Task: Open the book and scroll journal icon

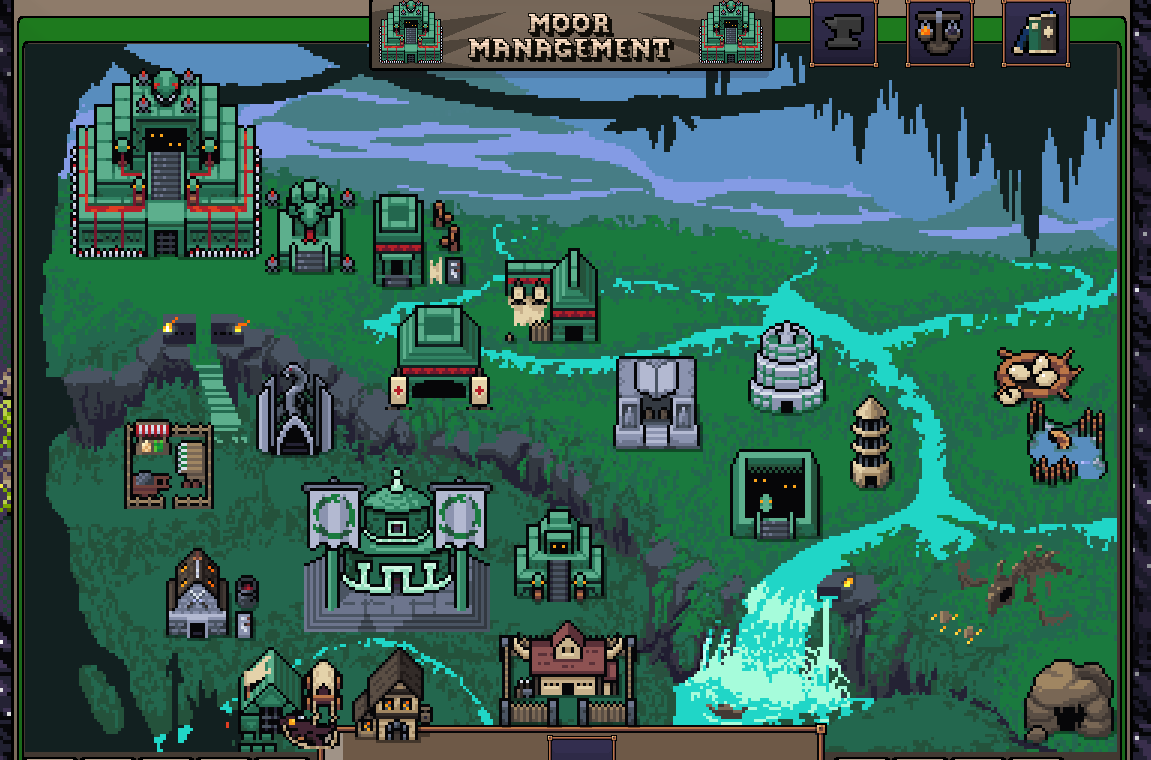Action: click(1035, 33)
